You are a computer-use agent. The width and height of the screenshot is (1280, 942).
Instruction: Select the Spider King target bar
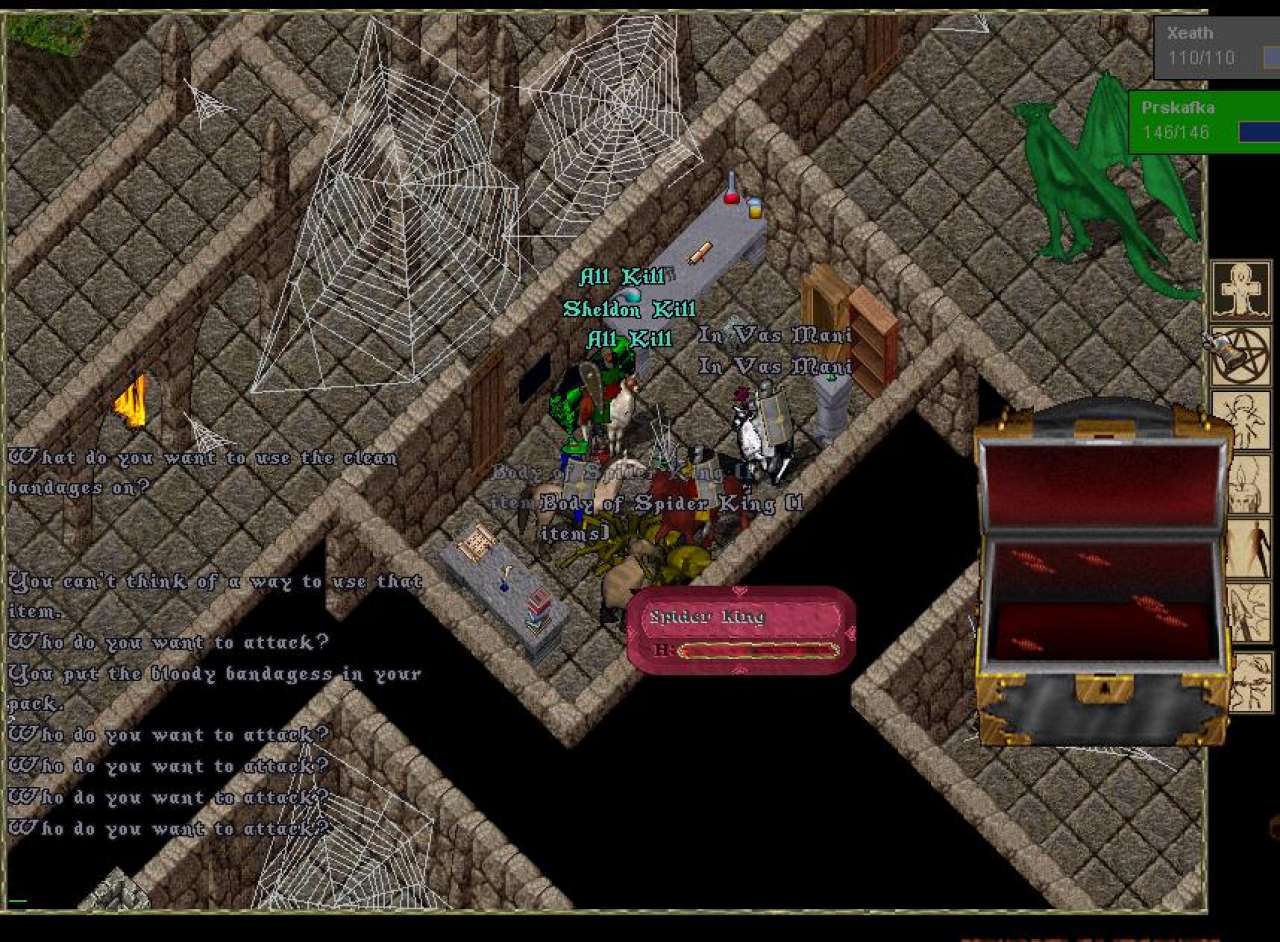click(741, 630)
